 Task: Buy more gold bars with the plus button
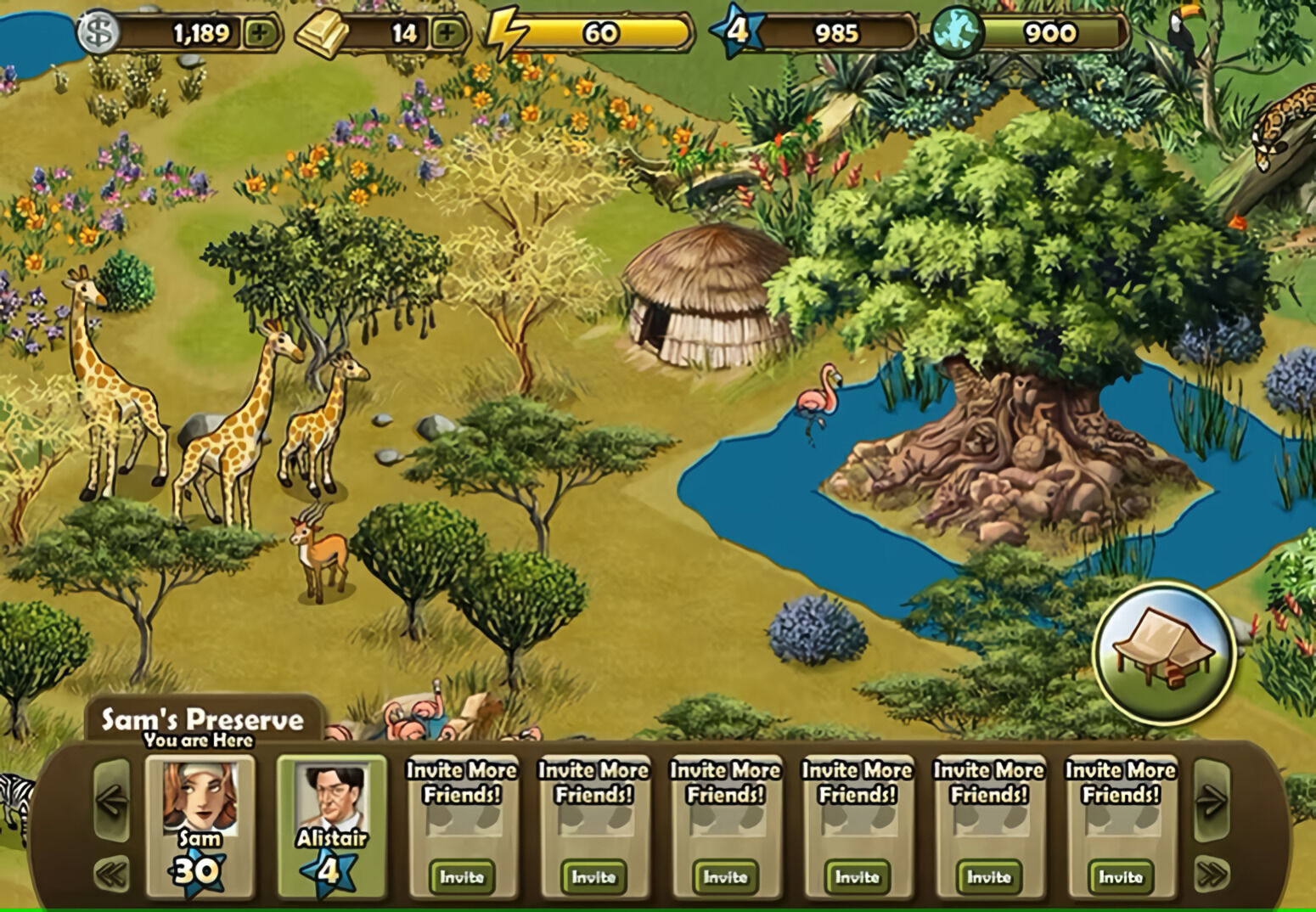coord(447,33)
